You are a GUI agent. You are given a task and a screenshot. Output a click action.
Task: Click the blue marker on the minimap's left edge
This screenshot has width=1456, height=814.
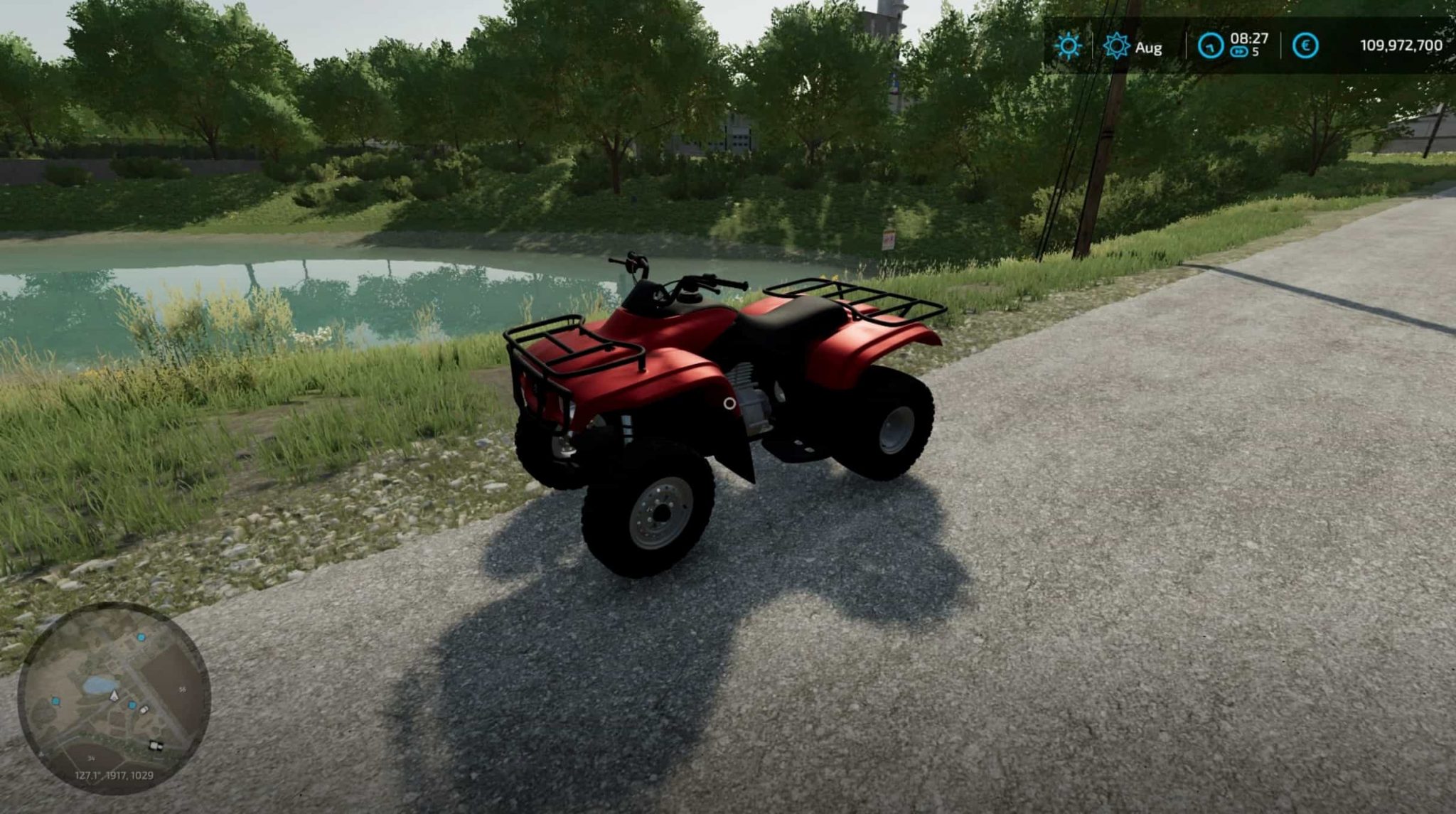click(x=55, y=702)
